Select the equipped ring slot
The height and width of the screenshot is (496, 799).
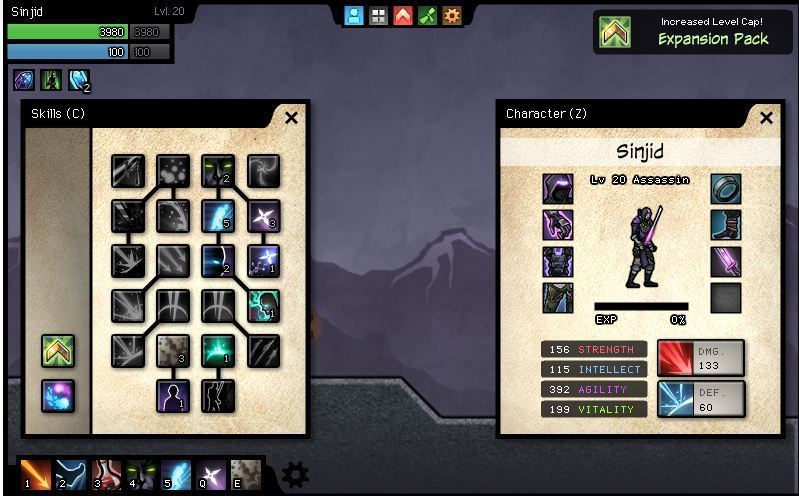726,189
